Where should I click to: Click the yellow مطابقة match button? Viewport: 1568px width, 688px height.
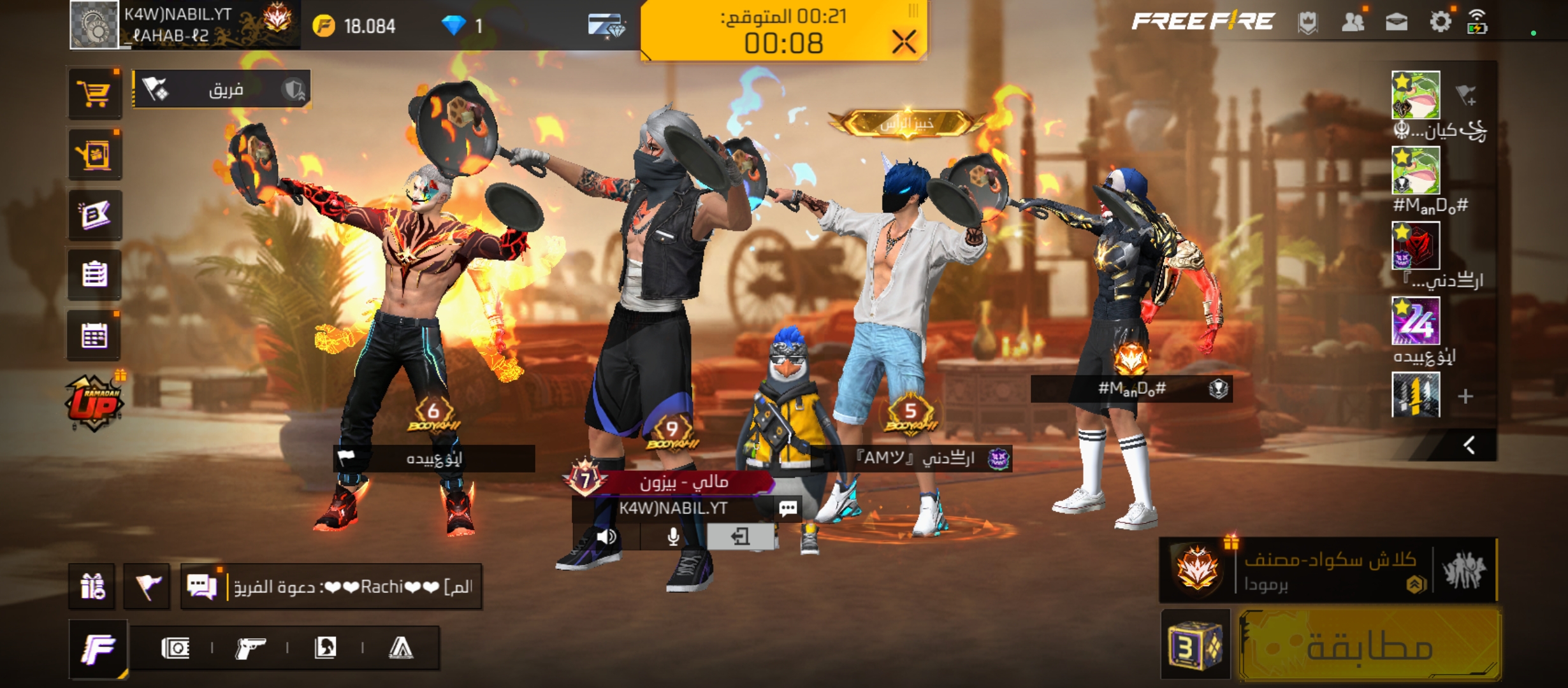pos(1369,646)
